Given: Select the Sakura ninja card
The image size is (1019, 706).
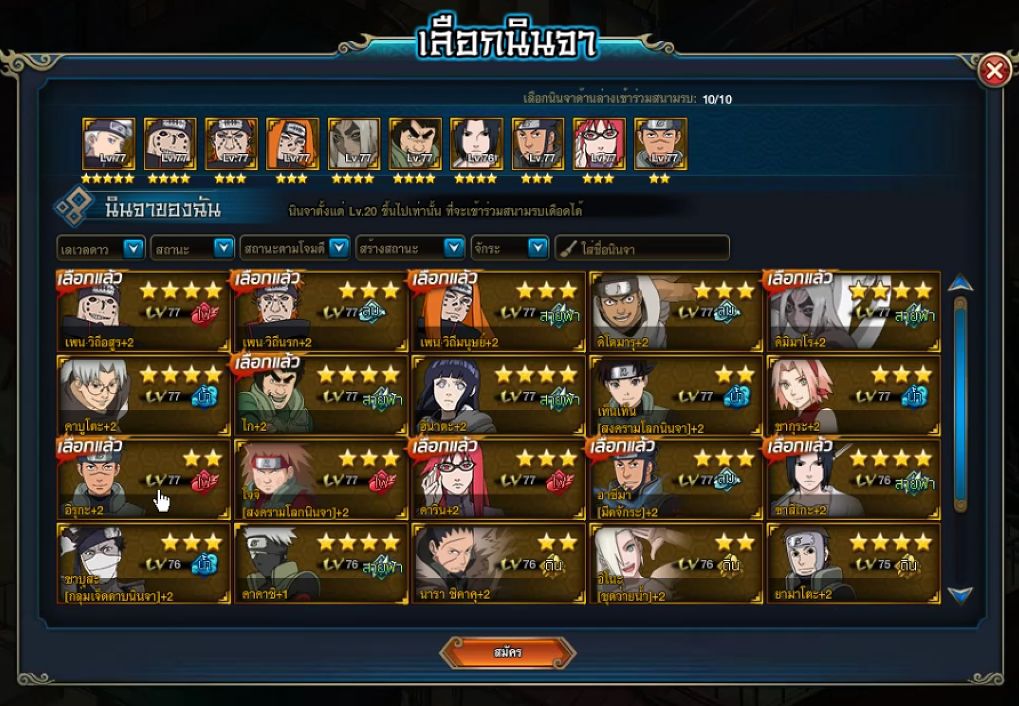Looking at the screenshot, I should tap(853, 396).
